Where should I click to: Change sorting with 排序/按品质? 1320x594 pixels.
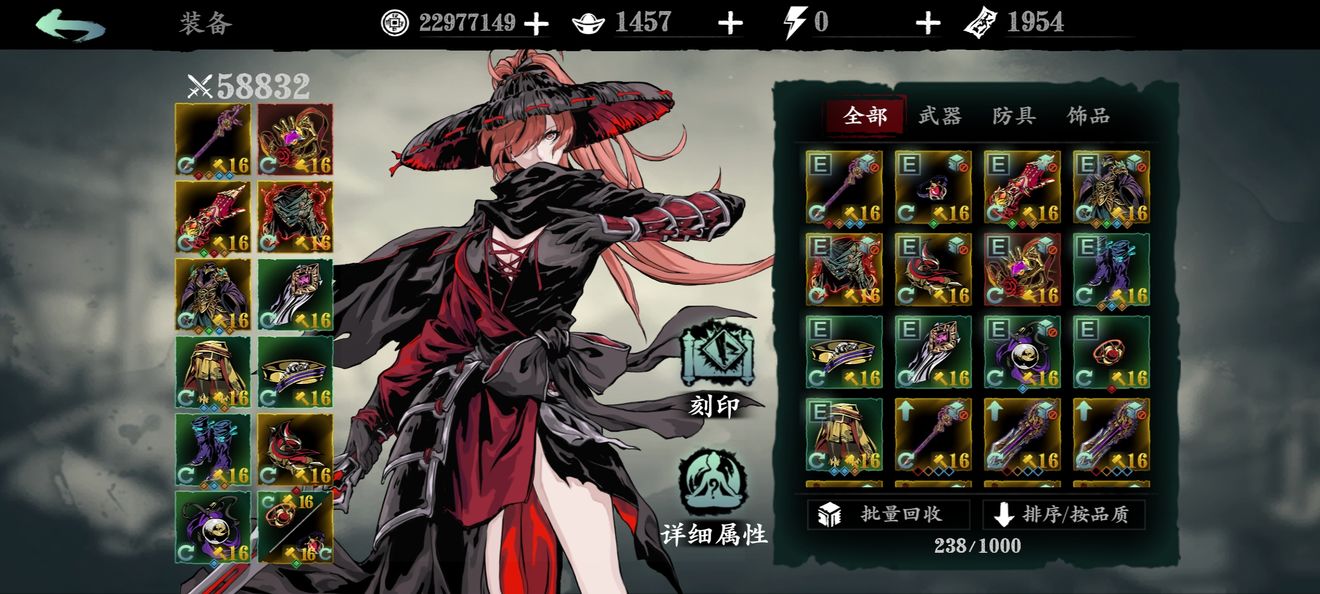click(1064, 514)
